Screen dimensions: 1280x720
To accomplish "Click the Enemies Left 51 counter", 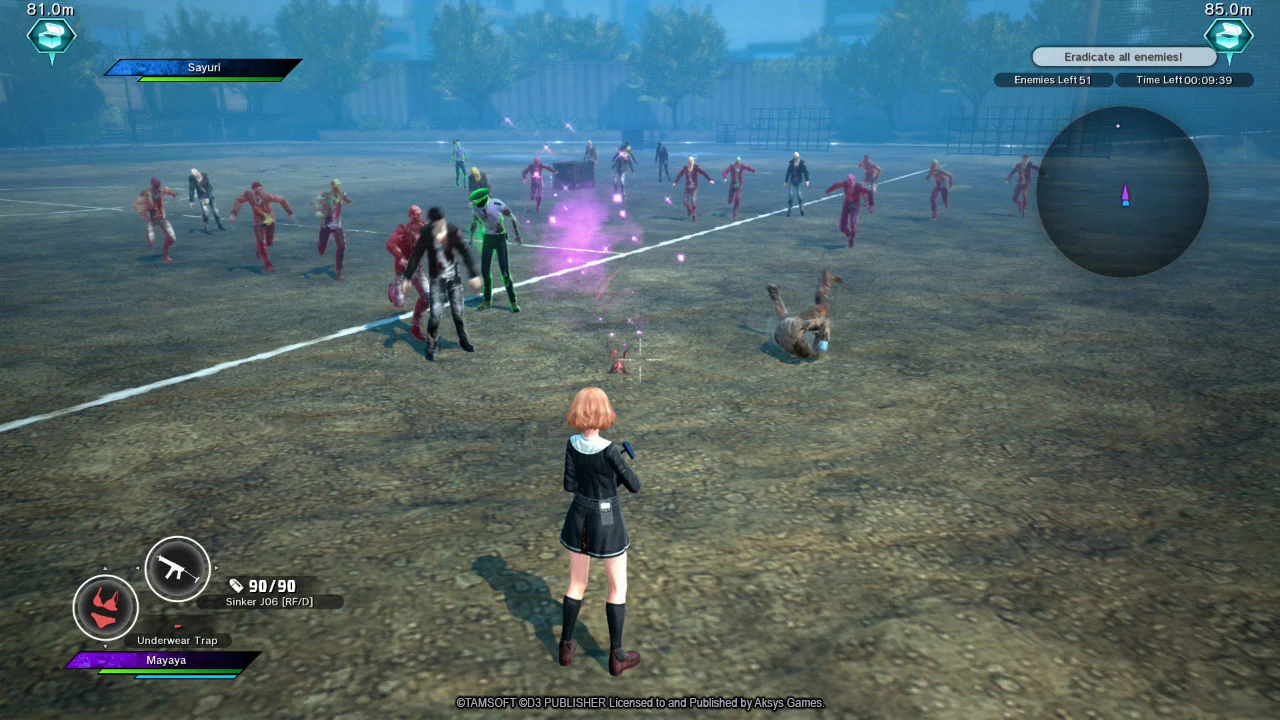I will [1053, 79].
